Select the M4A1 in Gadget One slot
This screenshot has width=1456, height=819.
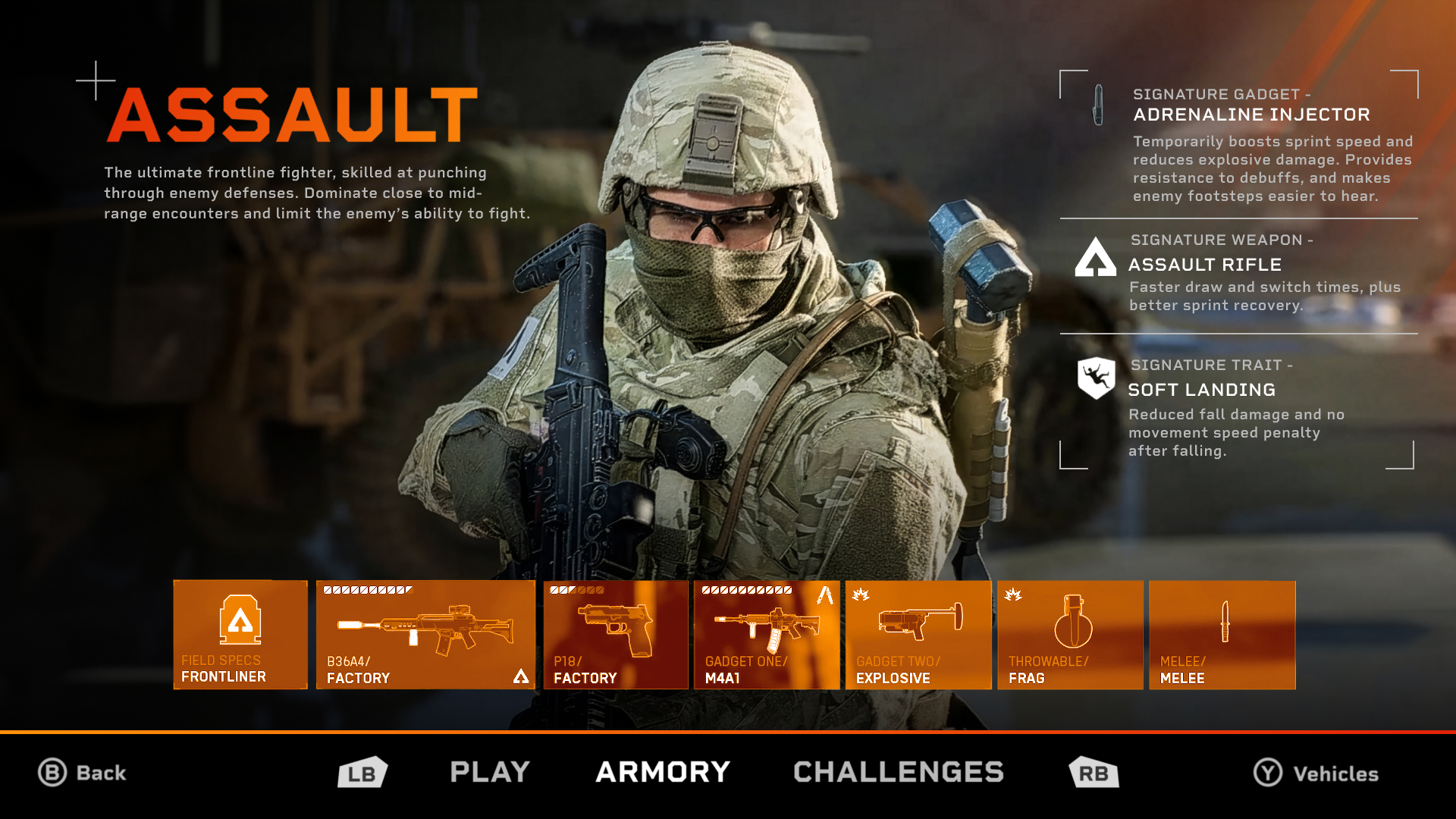(x=766, y=635)
